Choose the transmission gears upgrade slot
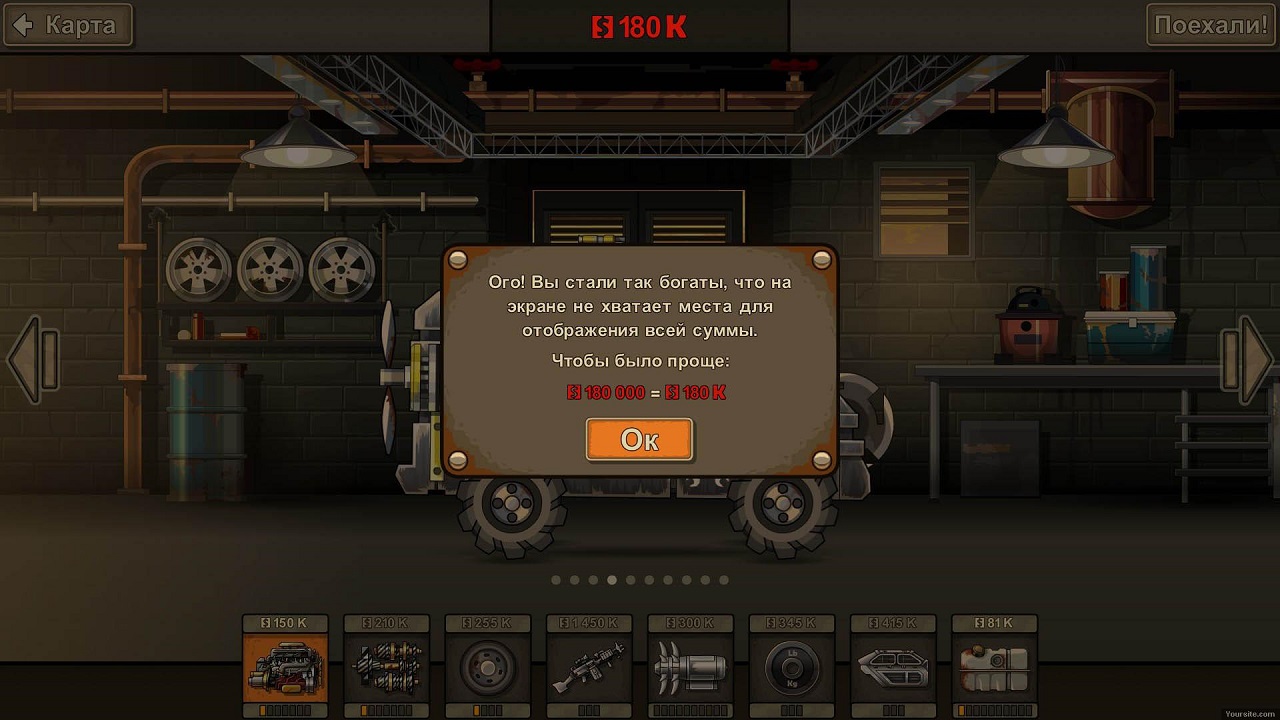The height and width of the screenshot is (720, 1280). coord(387,666)
